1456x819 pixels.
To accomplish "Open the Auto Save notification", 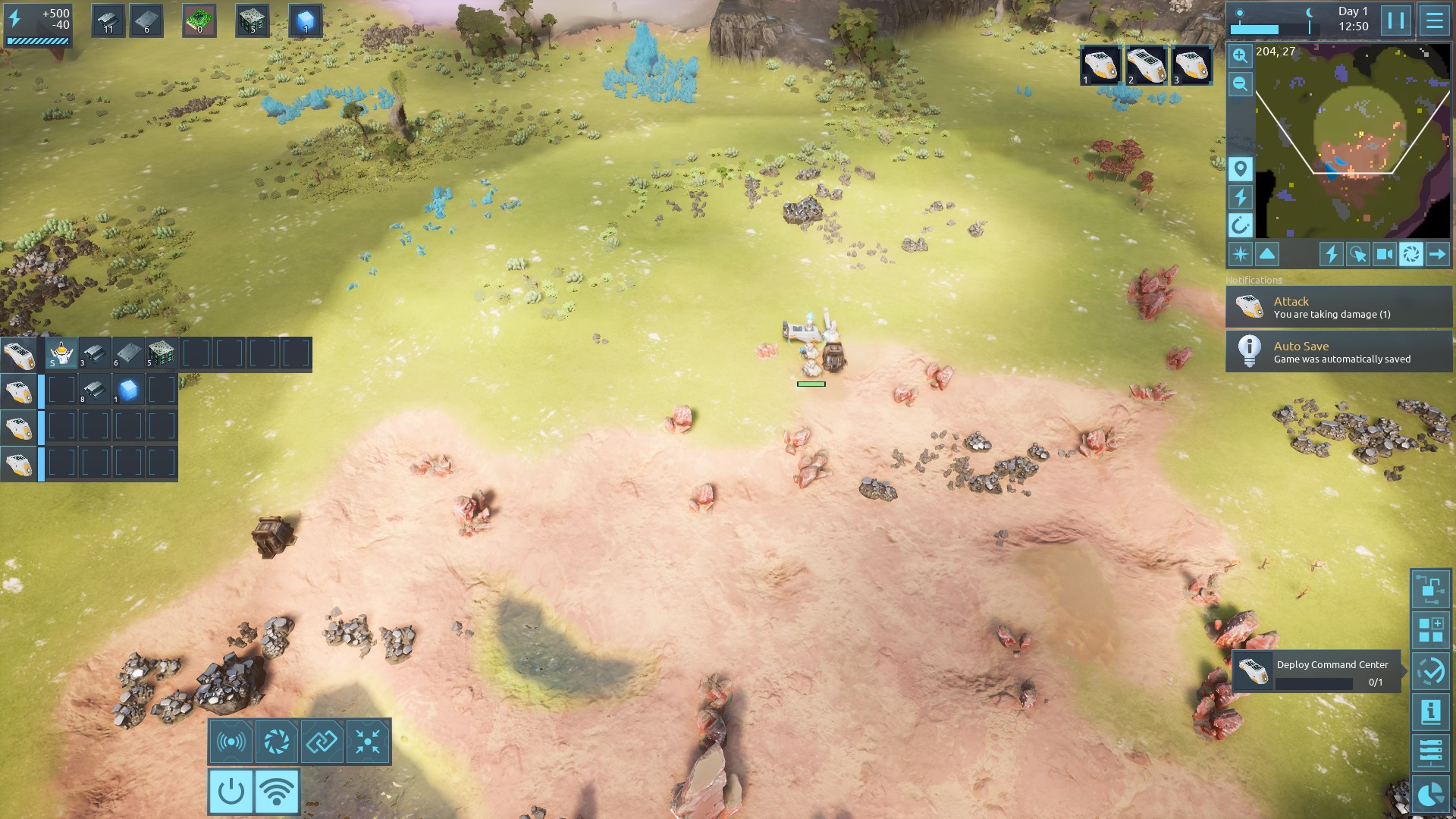I will (1338, 352).
